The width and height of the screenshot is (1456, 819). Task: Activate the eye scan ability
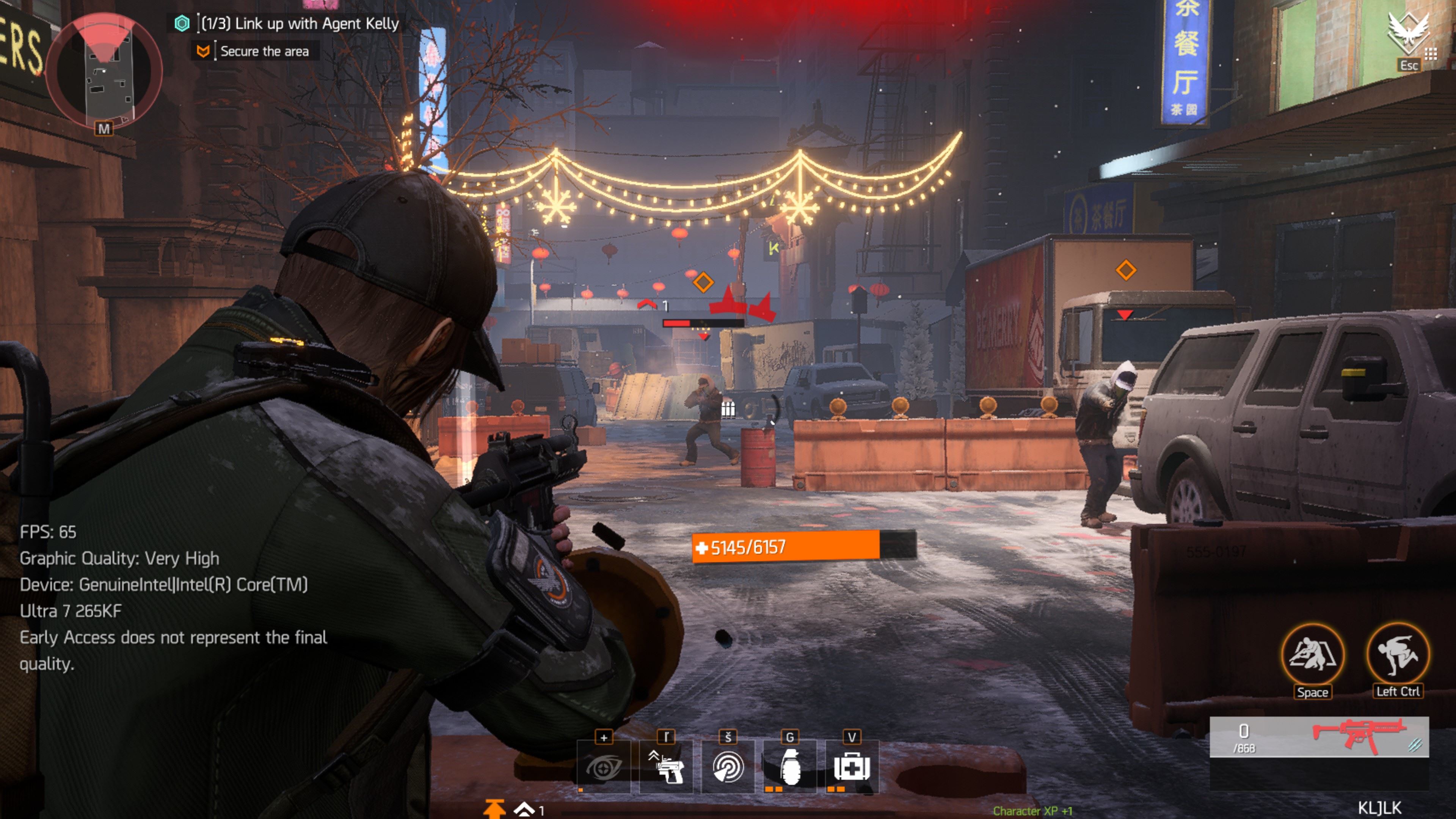[604, 767]
